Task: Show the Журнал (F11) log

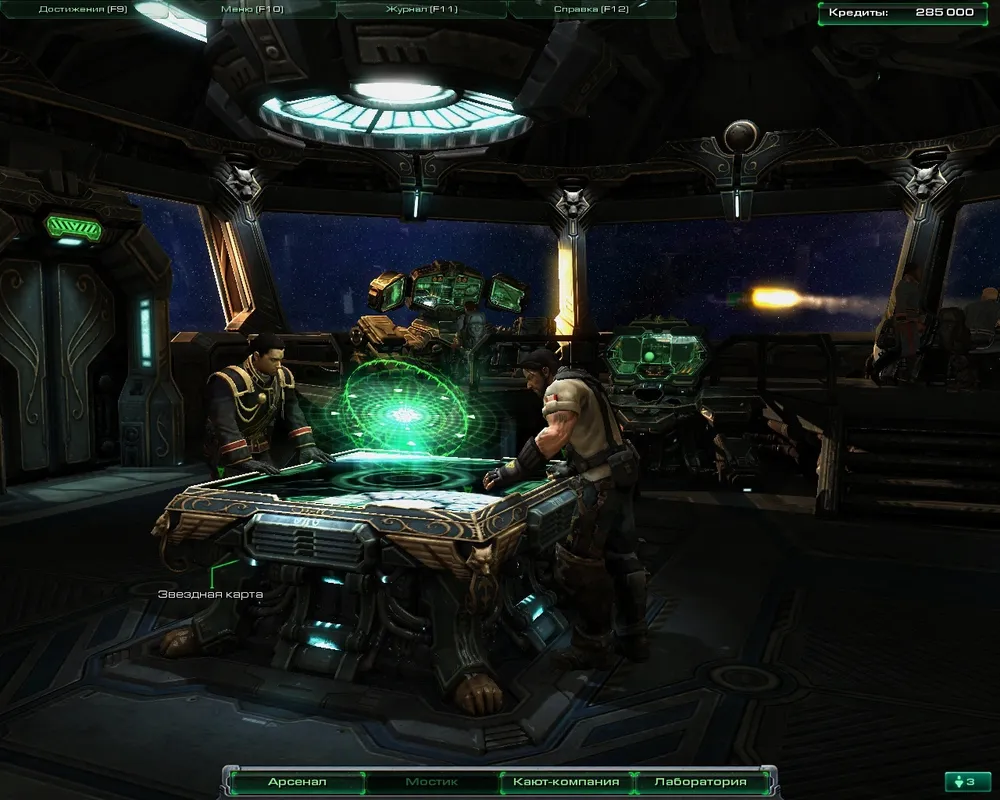Action: pos(421,9)
